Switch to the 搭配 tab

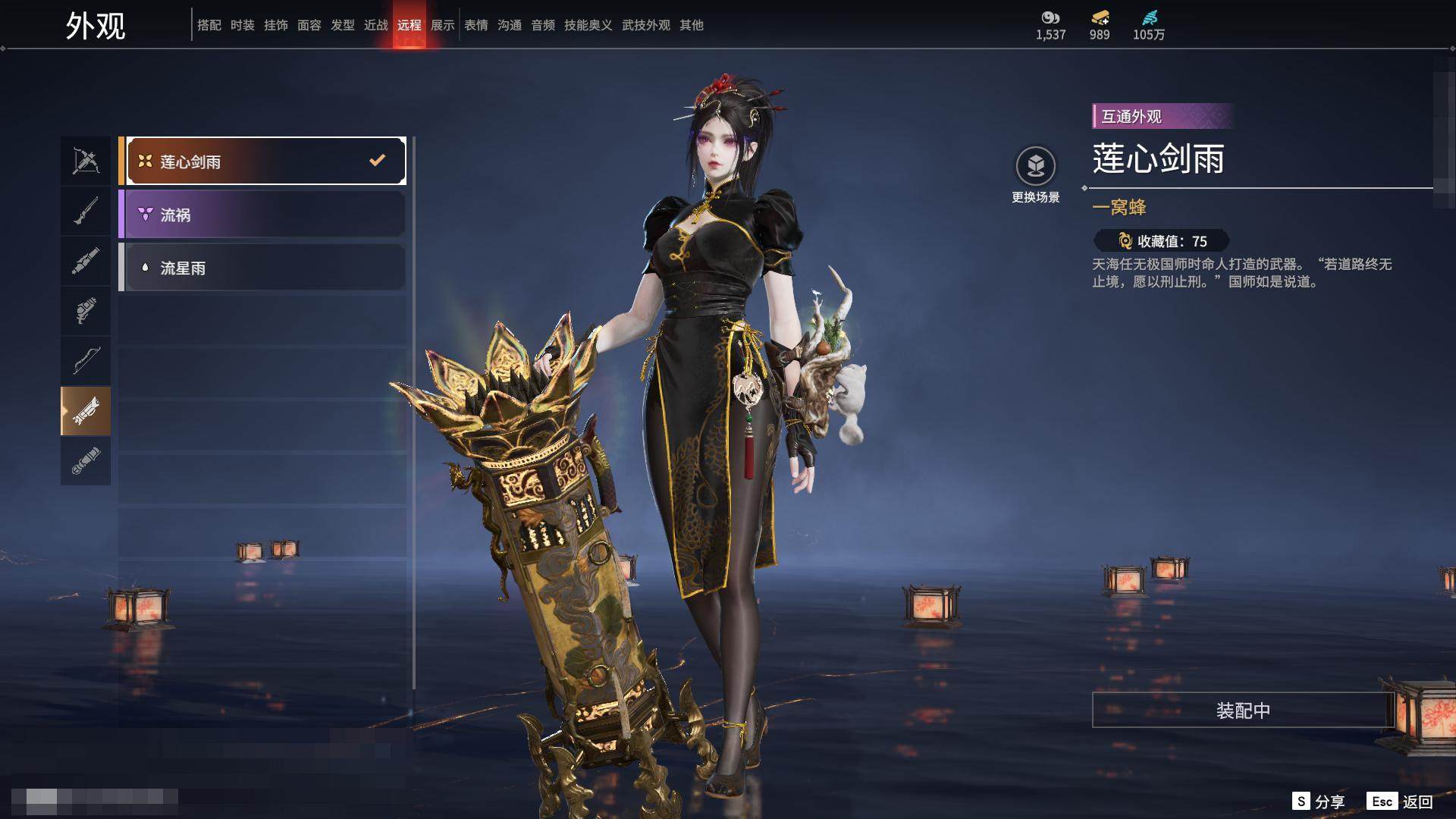(x=209, y=25)
